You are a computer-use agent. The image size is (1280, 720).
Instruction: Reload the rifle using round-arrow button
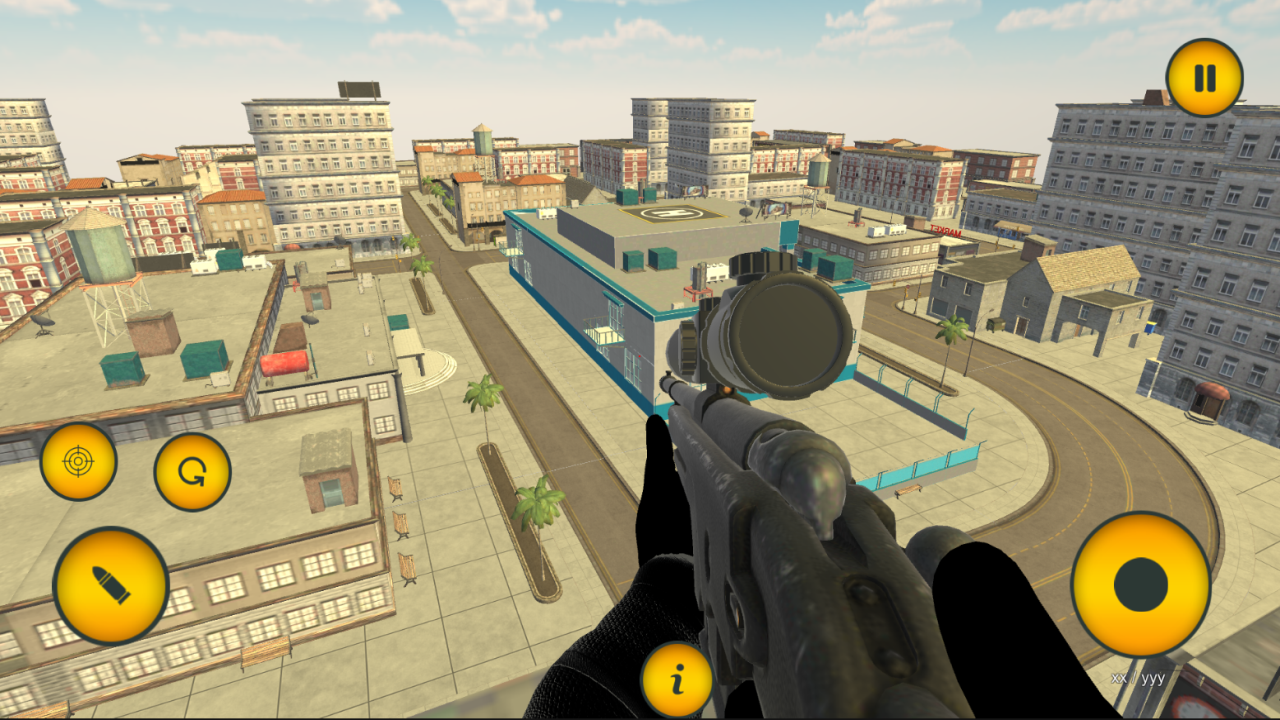(193, 470)
